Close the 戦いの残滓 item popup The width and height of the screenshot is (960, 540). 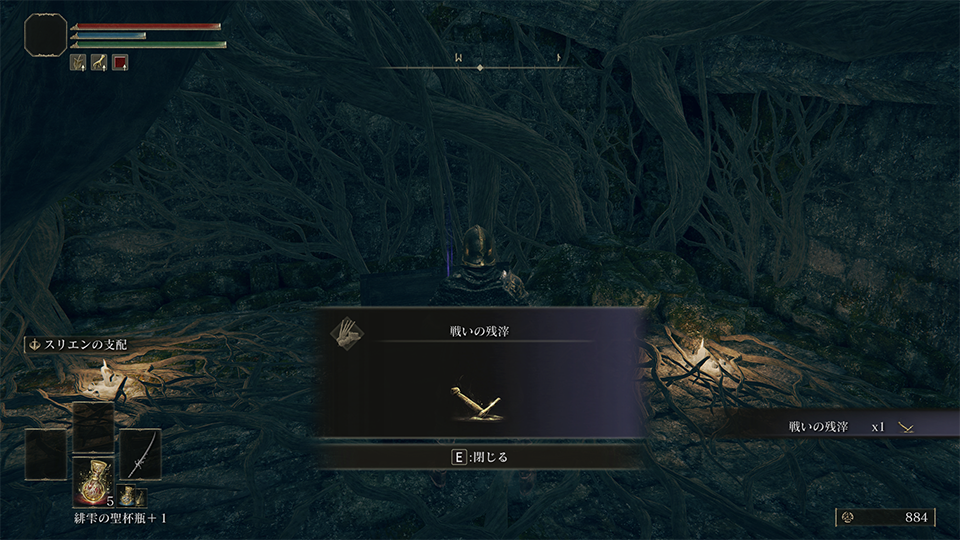tap(480, 457)
